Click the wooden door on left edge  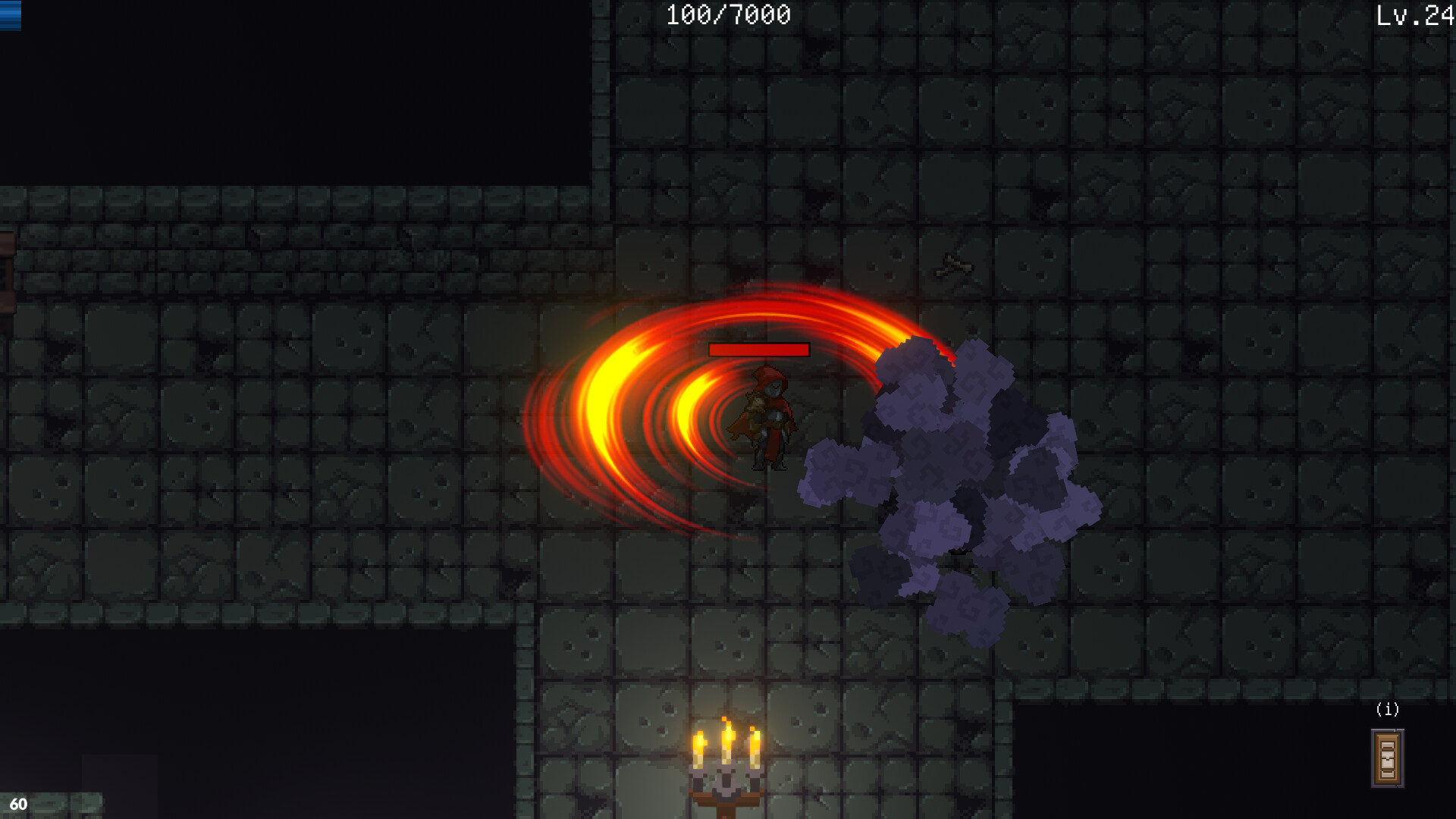(x=6, y=273)
